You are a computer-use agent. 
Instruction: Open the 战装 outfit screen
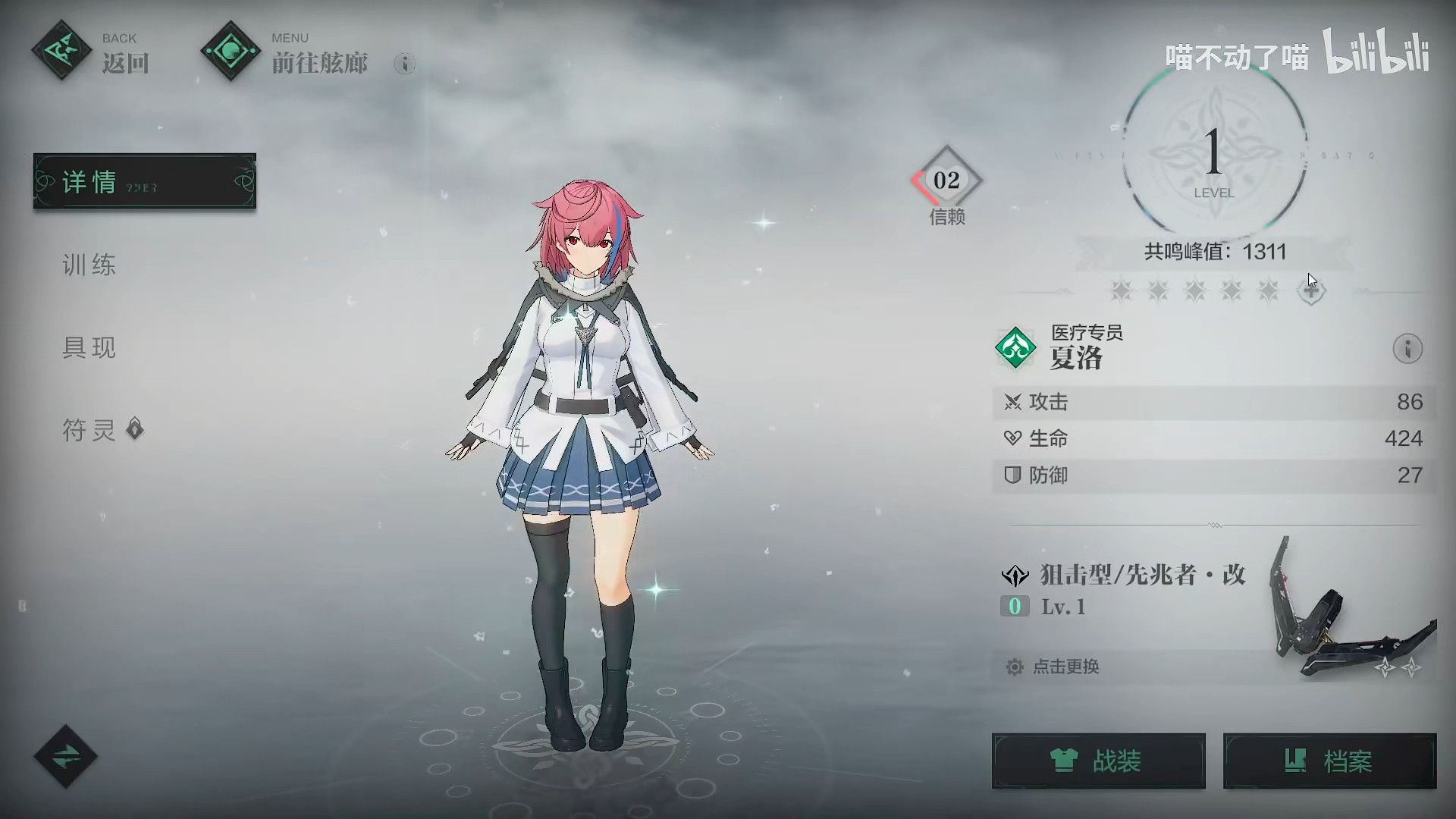[1098, 761]
